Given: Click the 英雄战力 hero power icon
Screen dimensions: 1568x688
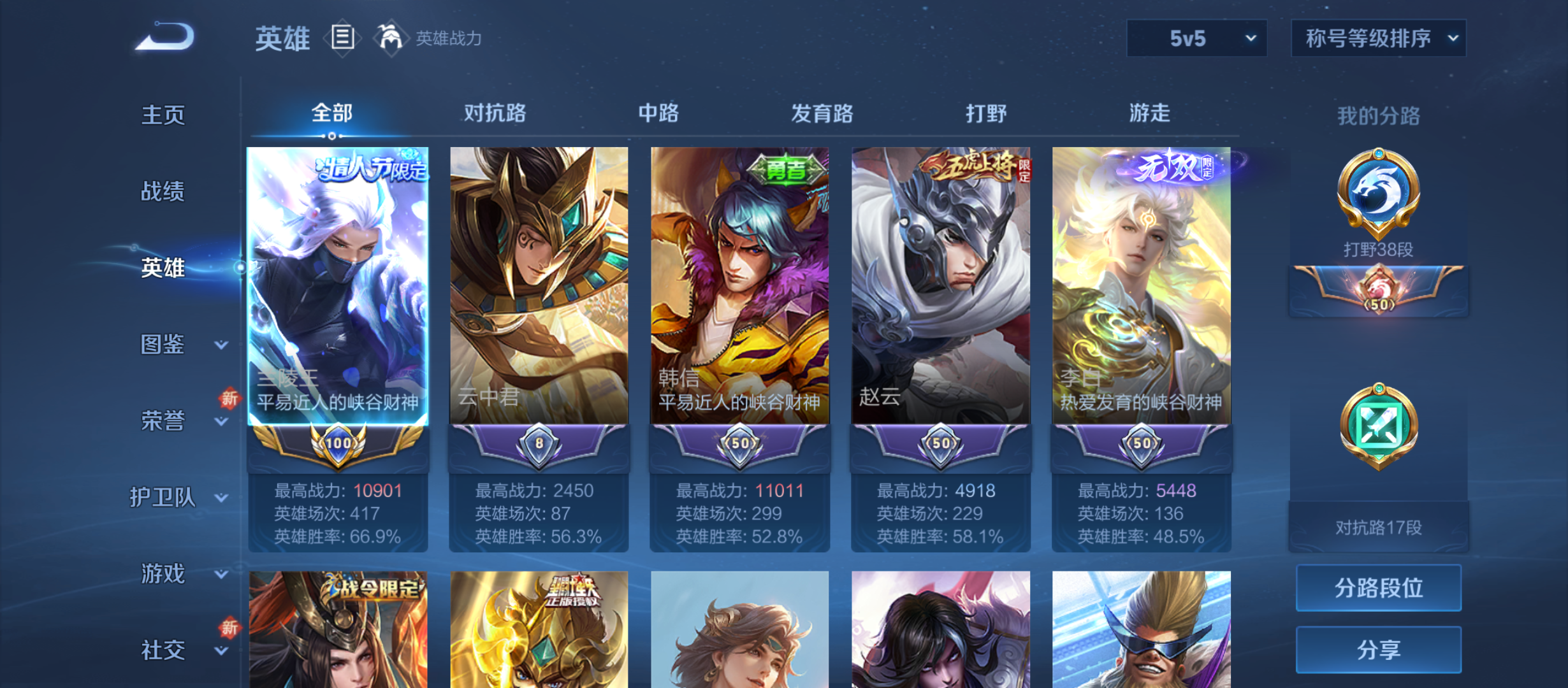Looking at the screenshot, I should click(x=391, y=36).
